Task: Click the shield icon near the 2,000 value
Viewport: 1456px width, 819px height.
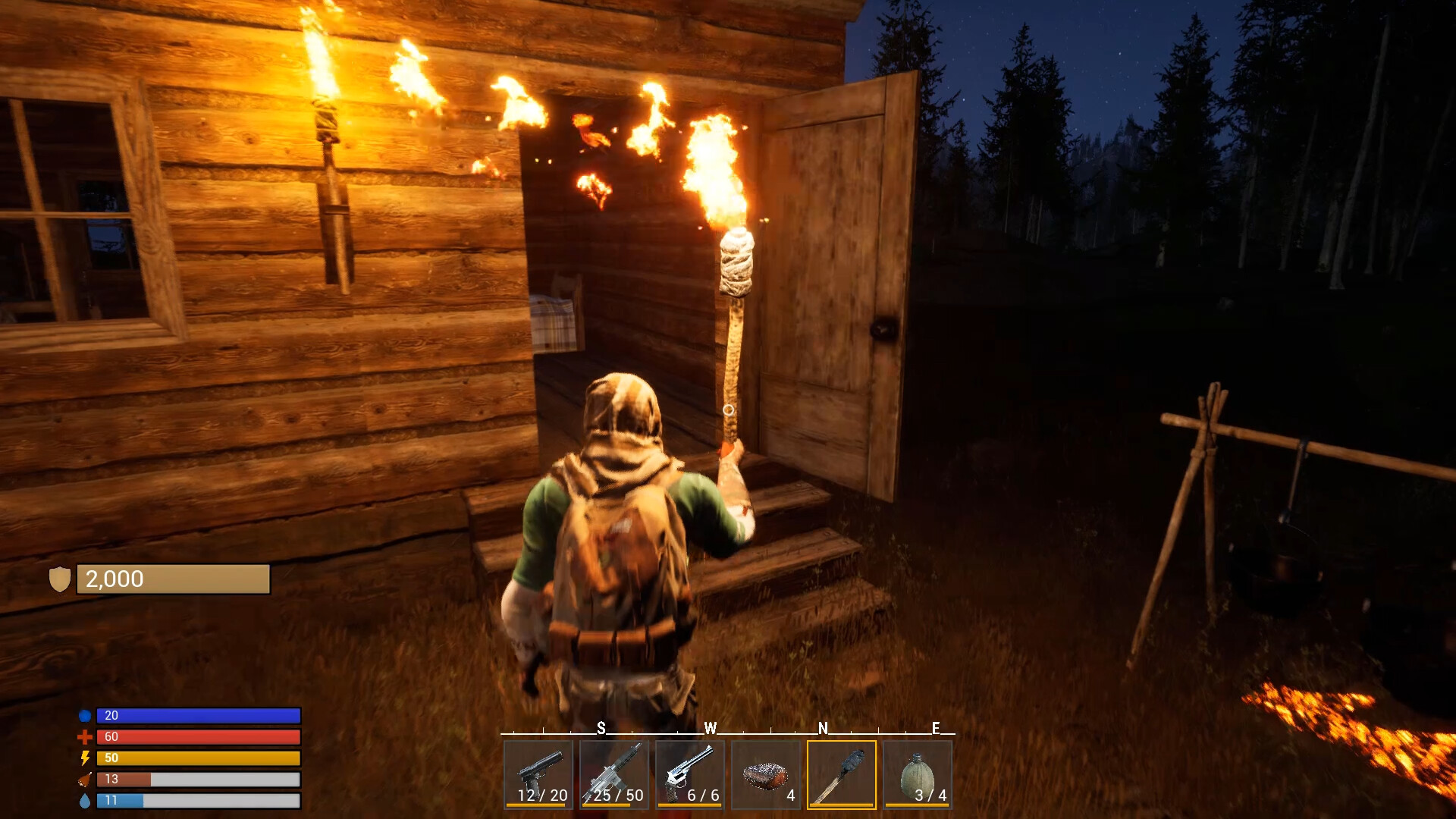Action: tap(59, 579)
